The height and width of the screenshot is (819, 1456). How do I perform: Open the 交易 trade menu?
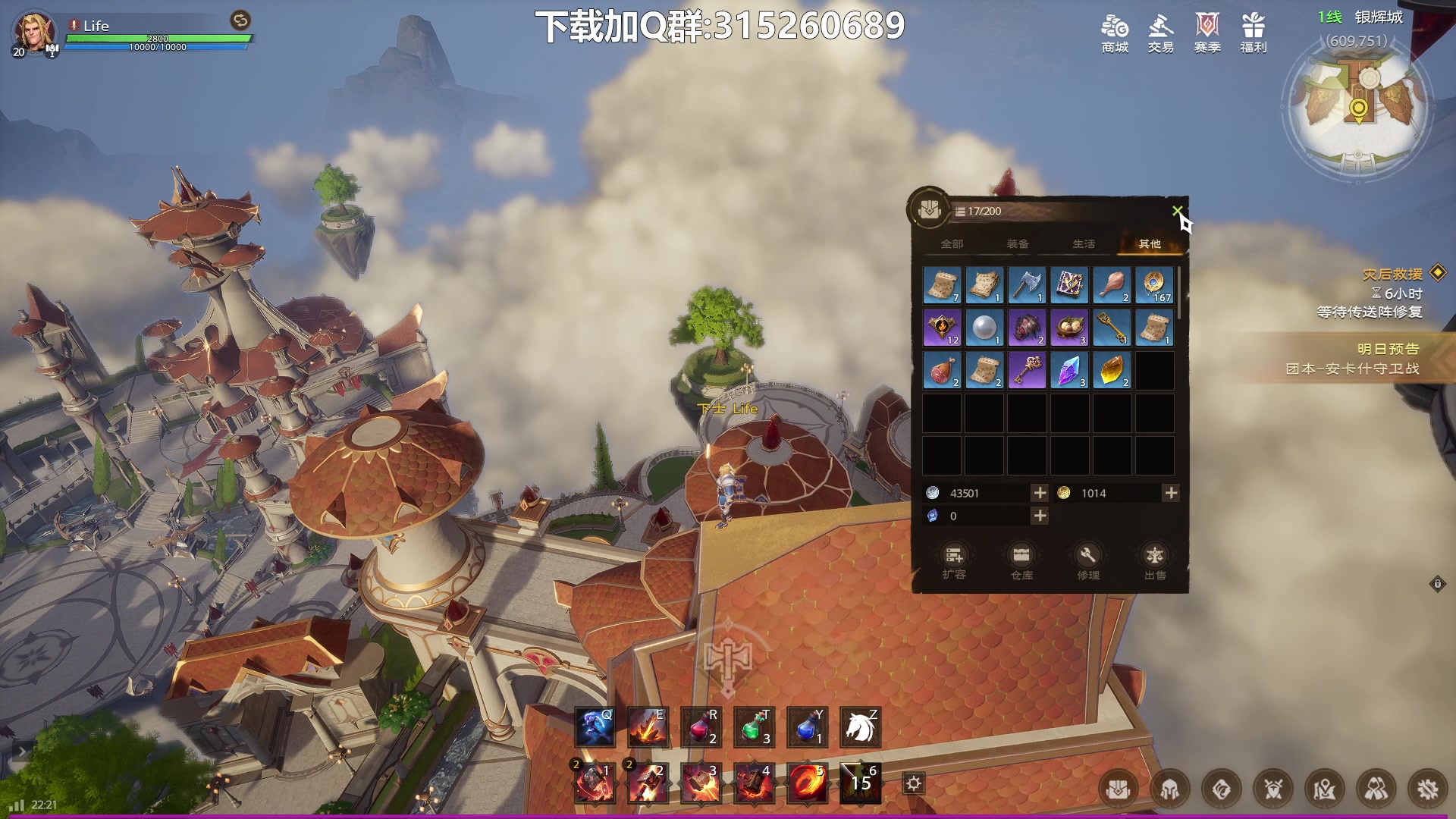coord(1160,33)
